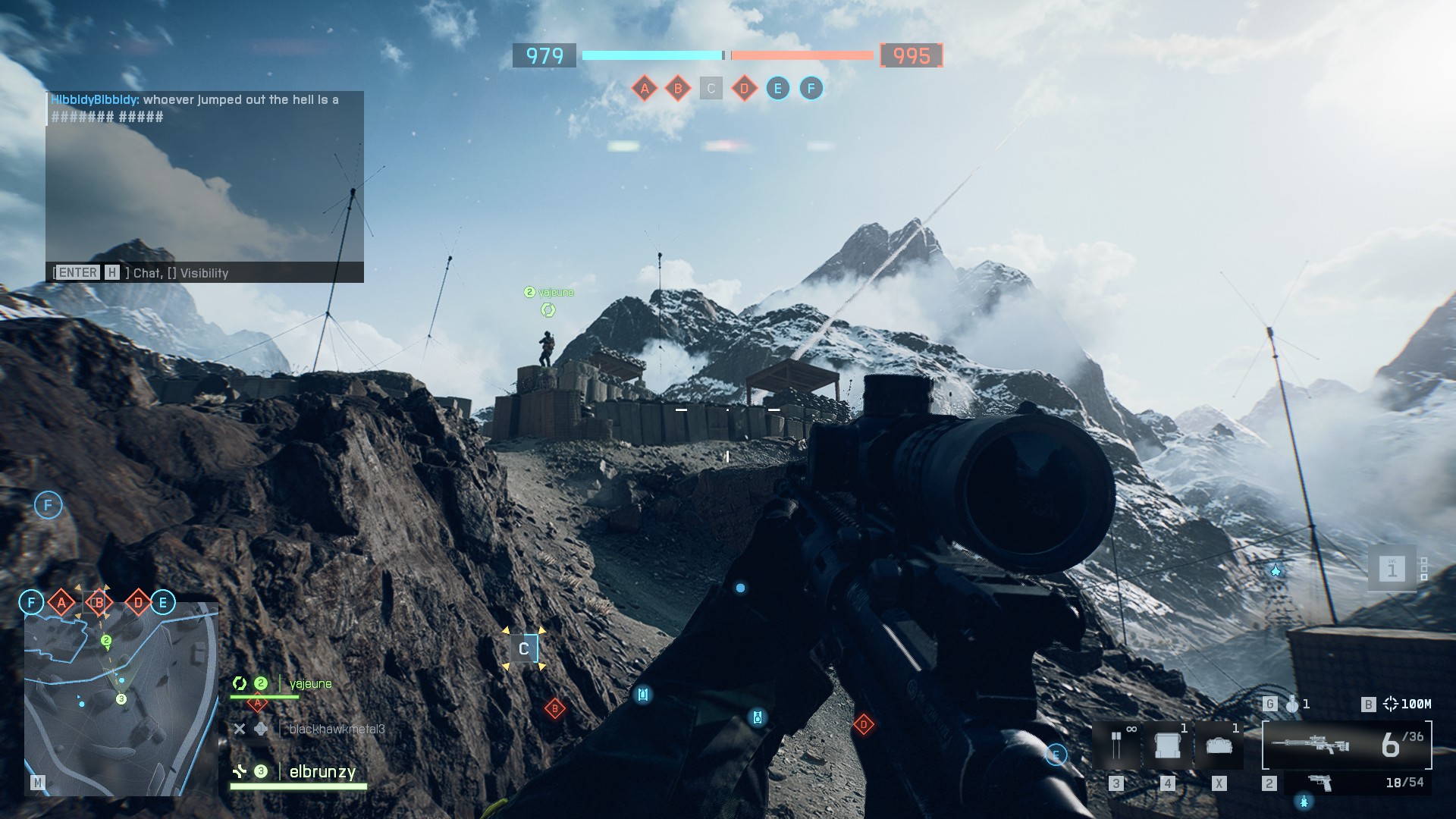The height and width of the screenshot is (819, 1456).
Task: Select objective D in the top capture bar
Action: tap(744, 89)
